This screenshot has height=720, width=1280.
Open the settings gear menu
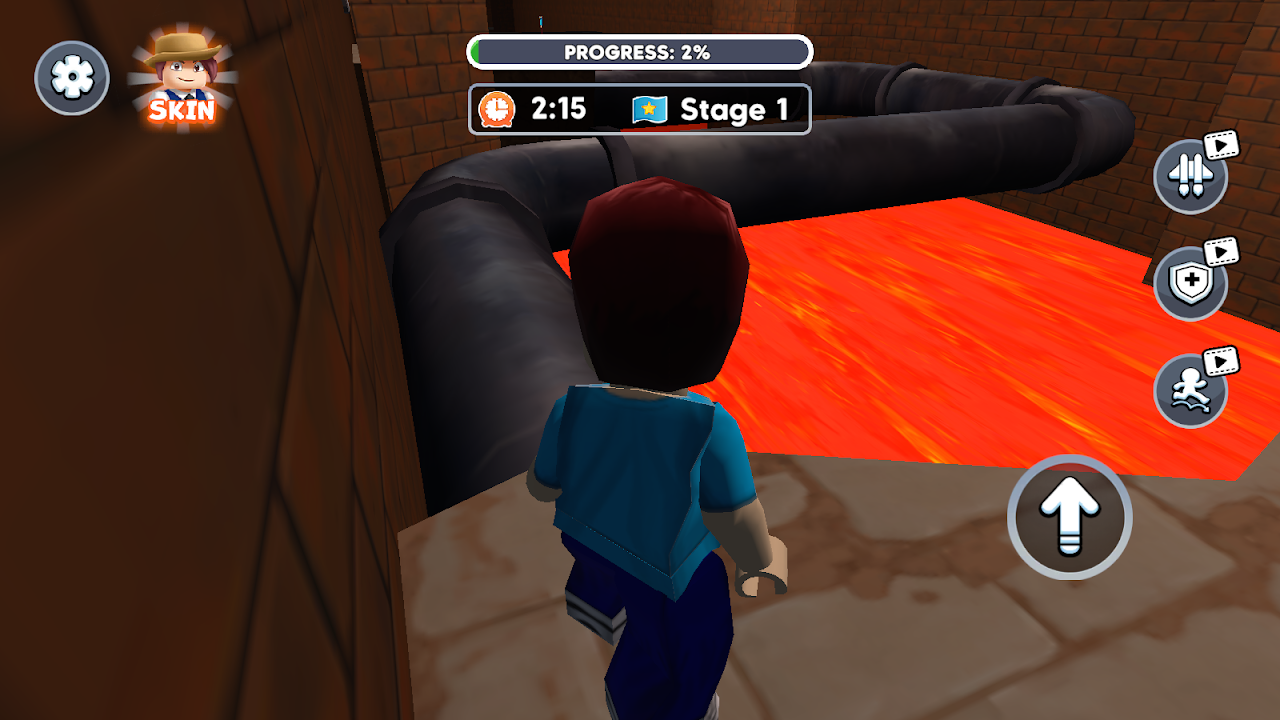(72, 77)
